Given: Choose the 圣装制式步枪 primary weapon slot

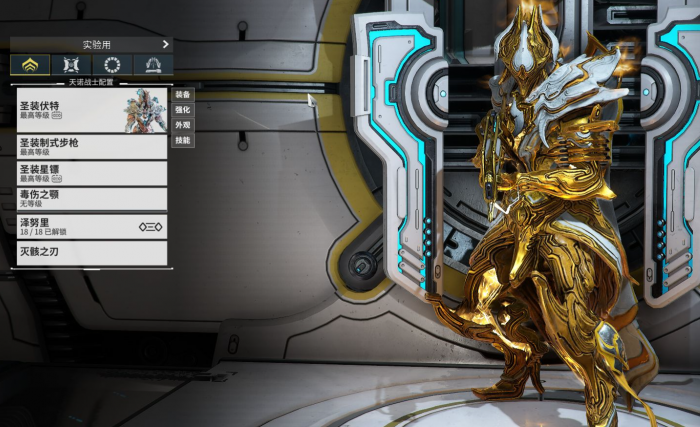Looking at the screenshot, I should click(91, 147).
